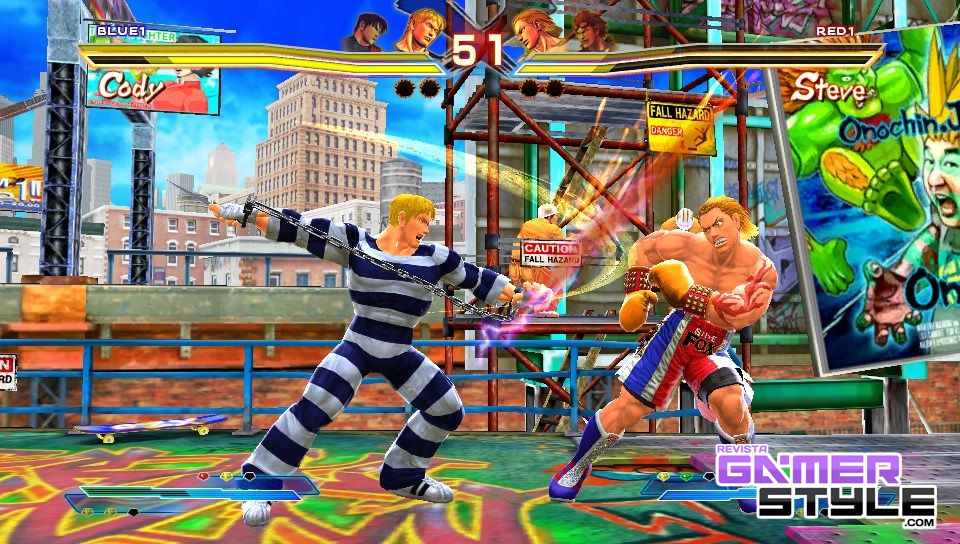
Task: Choose Steve's portrait on the red team
Action: [x=538, y=32]
